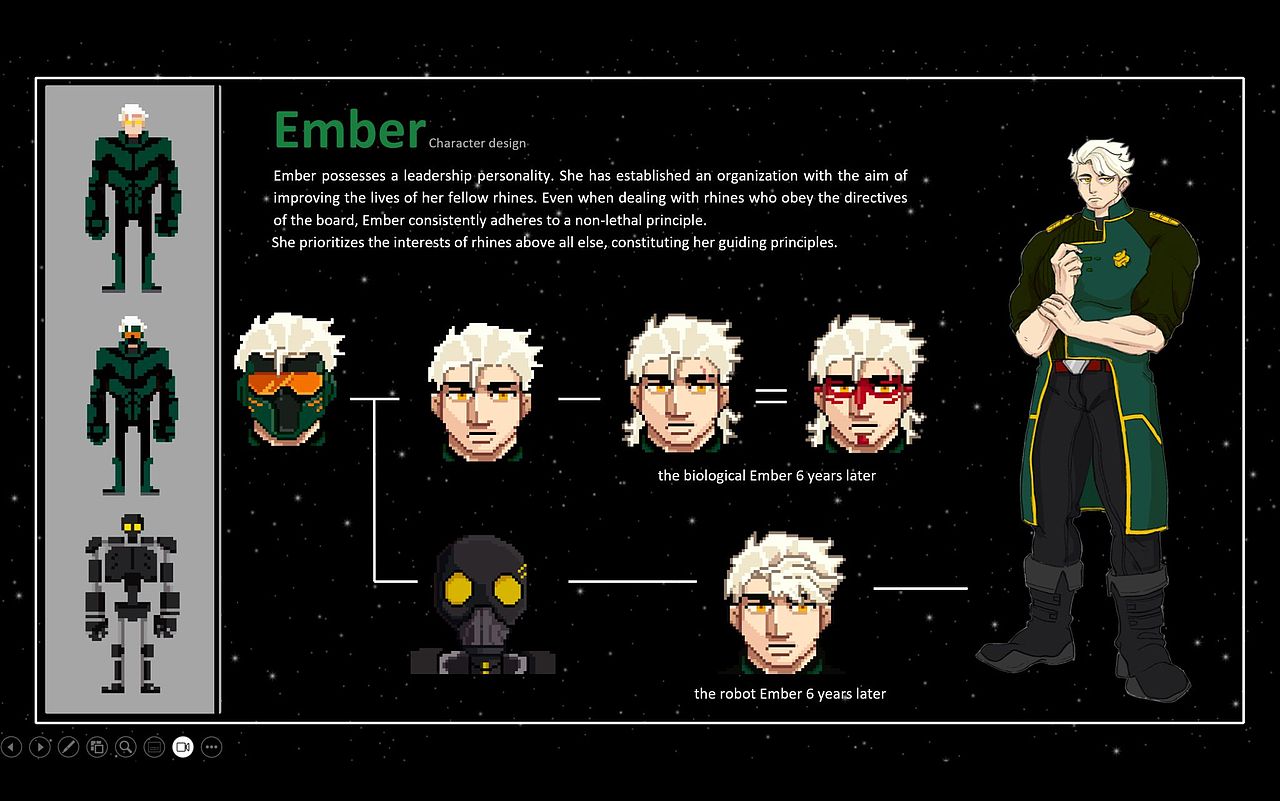Activate the pen annotation tool
Image resolution: width=1280 pixels, height=801 pixels.
click(x=68, y=747)
